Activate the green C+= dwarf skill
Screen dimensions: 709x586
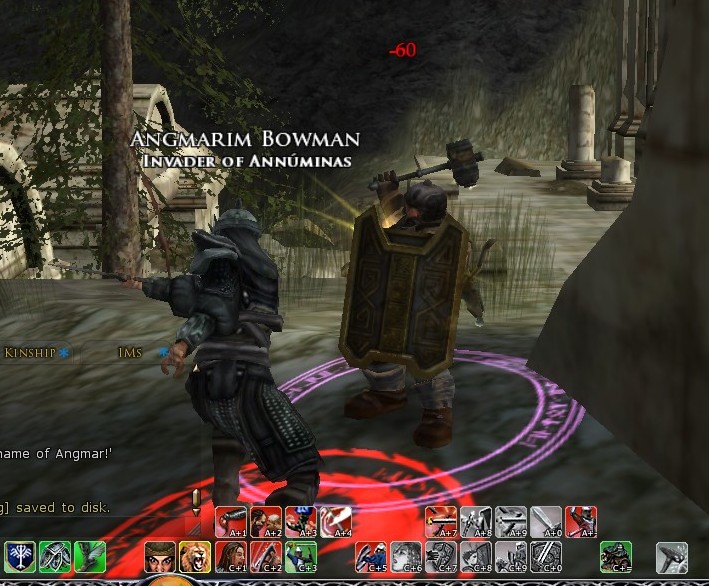point(616,556)
